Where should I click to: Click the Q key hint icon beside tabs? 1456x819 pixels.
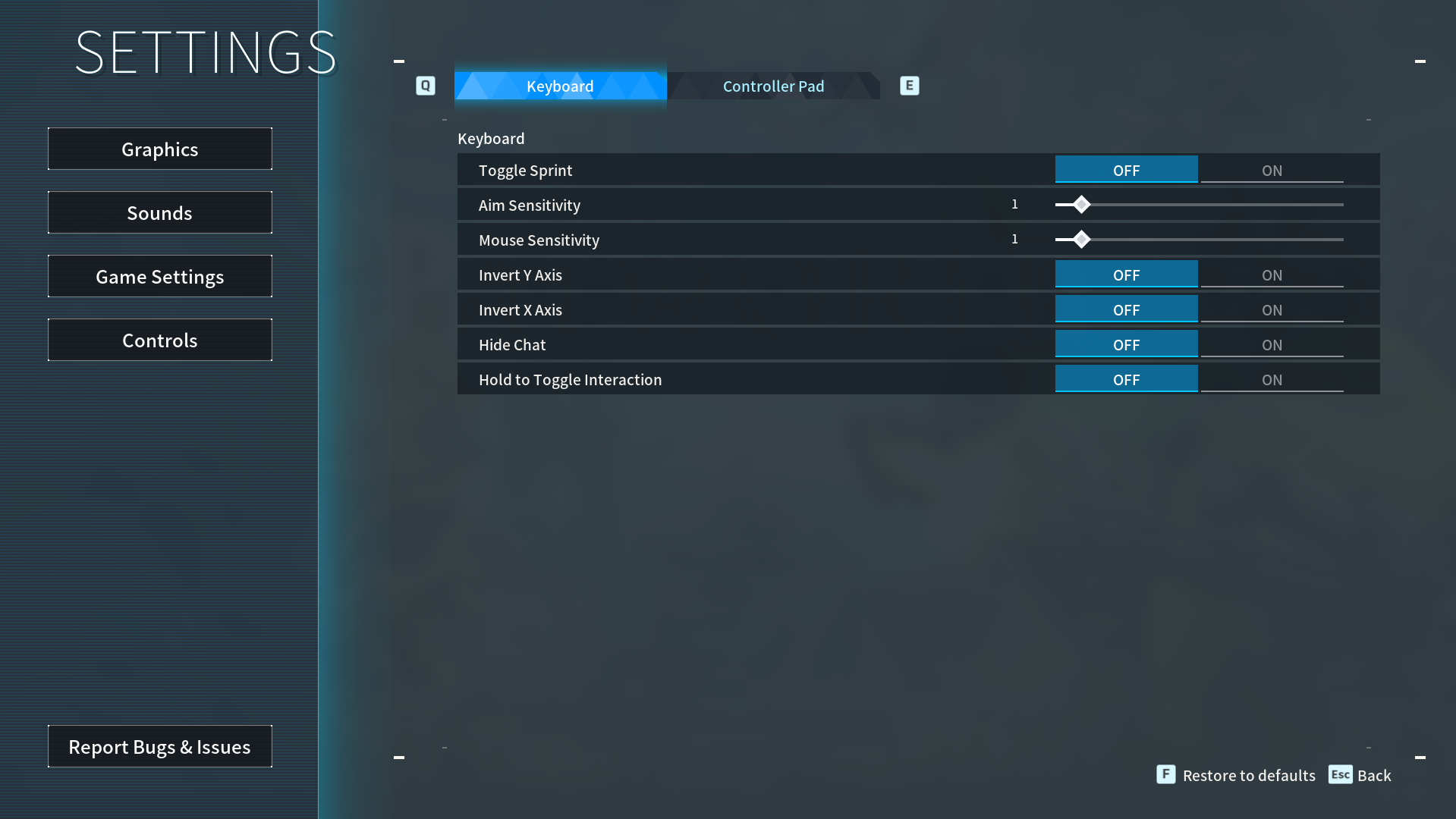(425, 86)
